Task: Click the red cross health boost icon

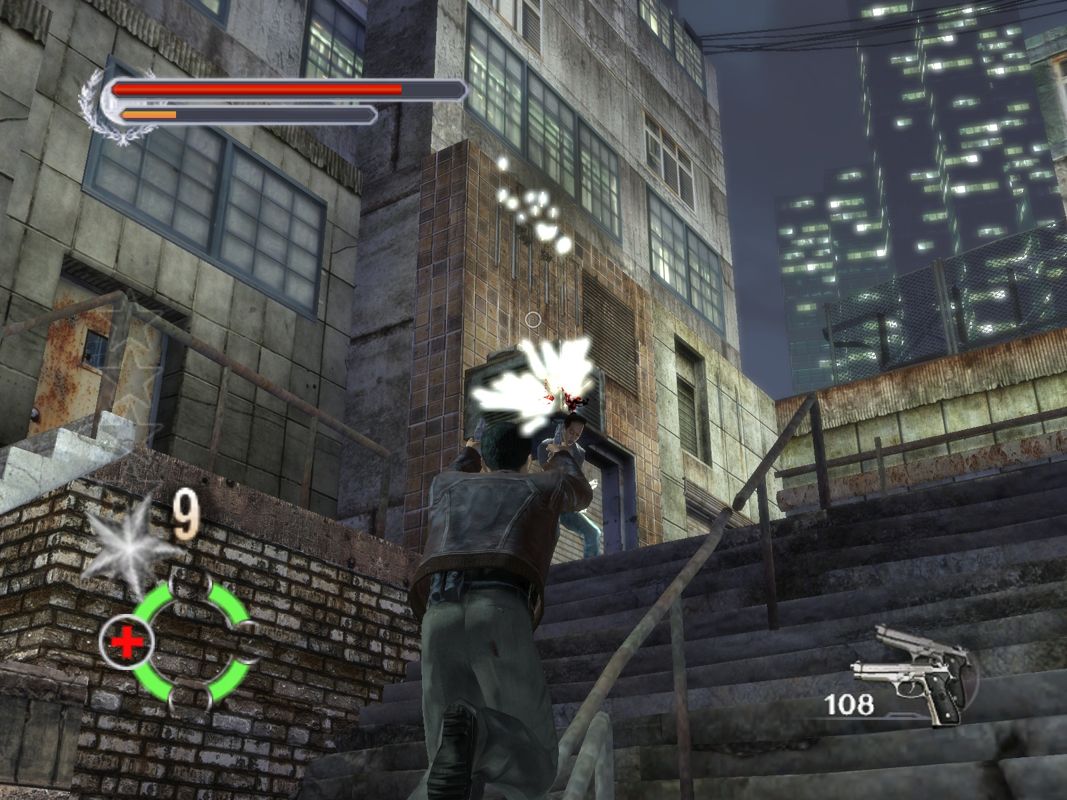Action: click(126, 640)
